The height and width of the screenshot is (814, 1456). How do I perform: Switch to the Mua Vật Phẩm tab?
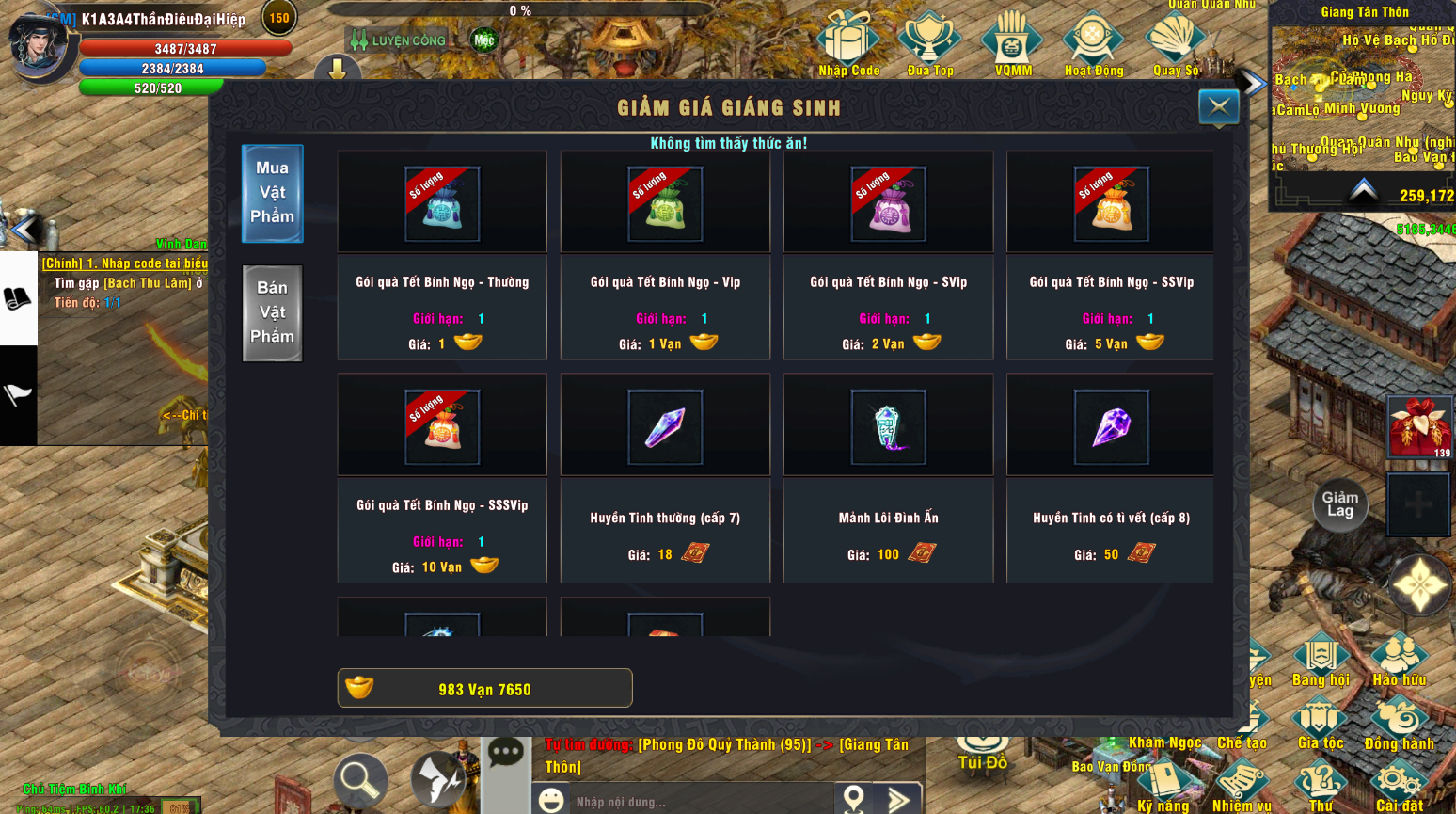[x=272, y=194]
